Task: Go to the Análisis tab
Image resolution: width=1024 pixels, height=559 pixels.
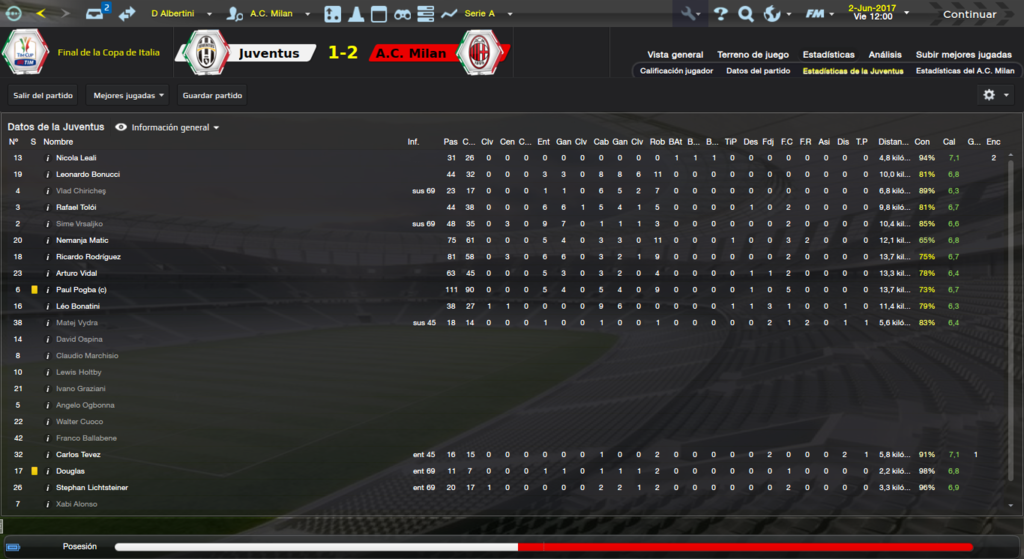Action: [885, 55]
